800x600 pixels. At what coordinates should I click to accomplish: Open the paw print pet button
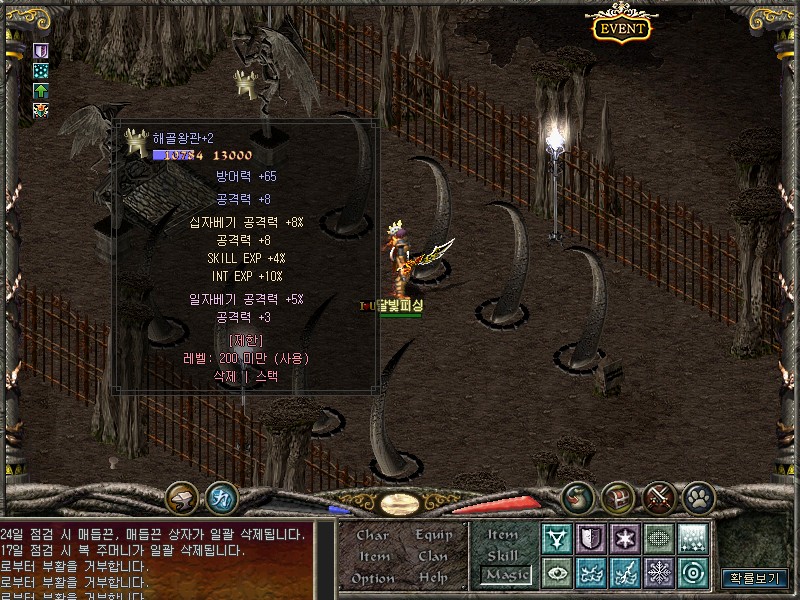(698, 496)
